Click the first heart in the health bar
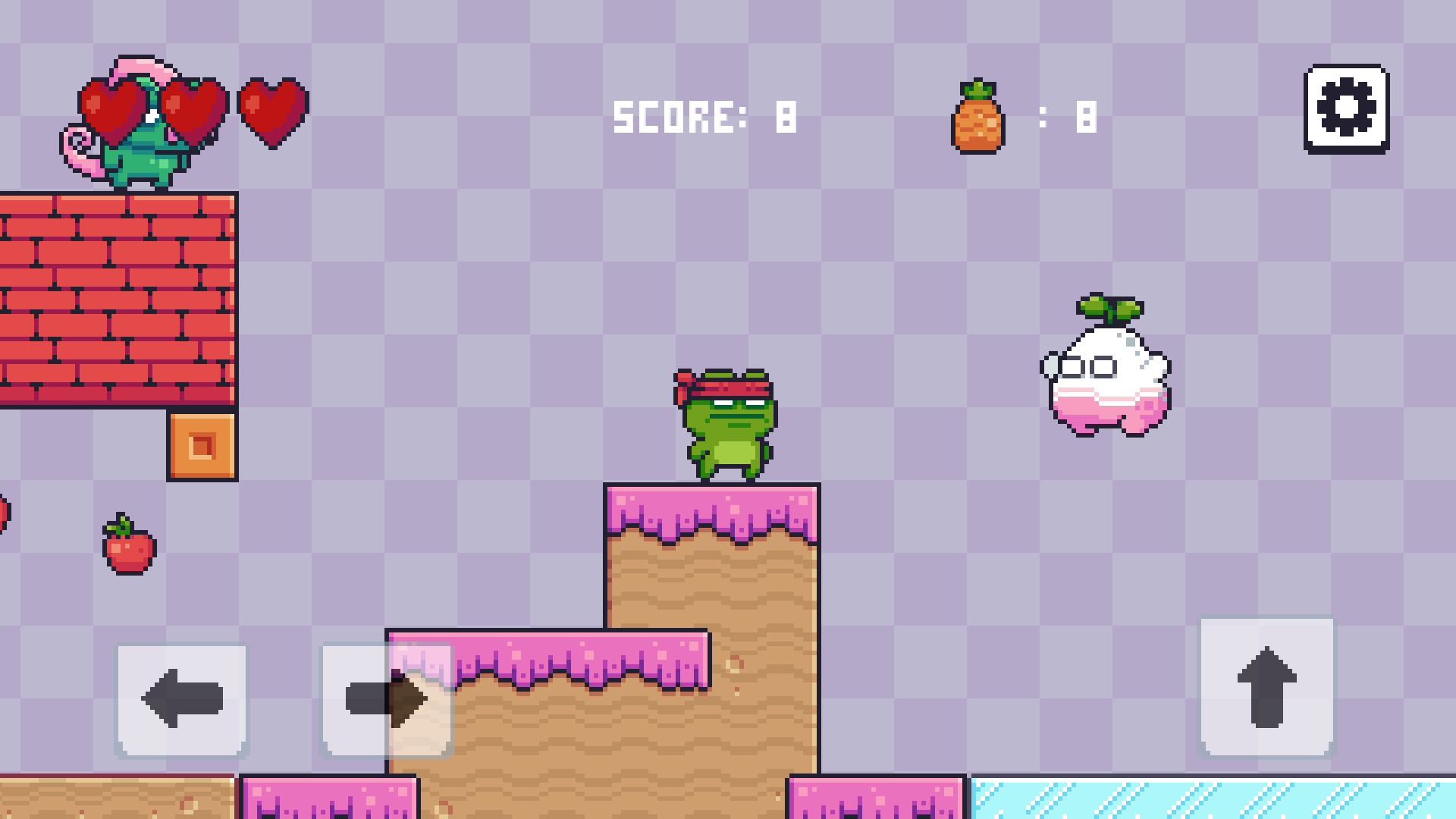This screenshot has width=1456, height=819. pyautogui.click(x=114, y=106)
